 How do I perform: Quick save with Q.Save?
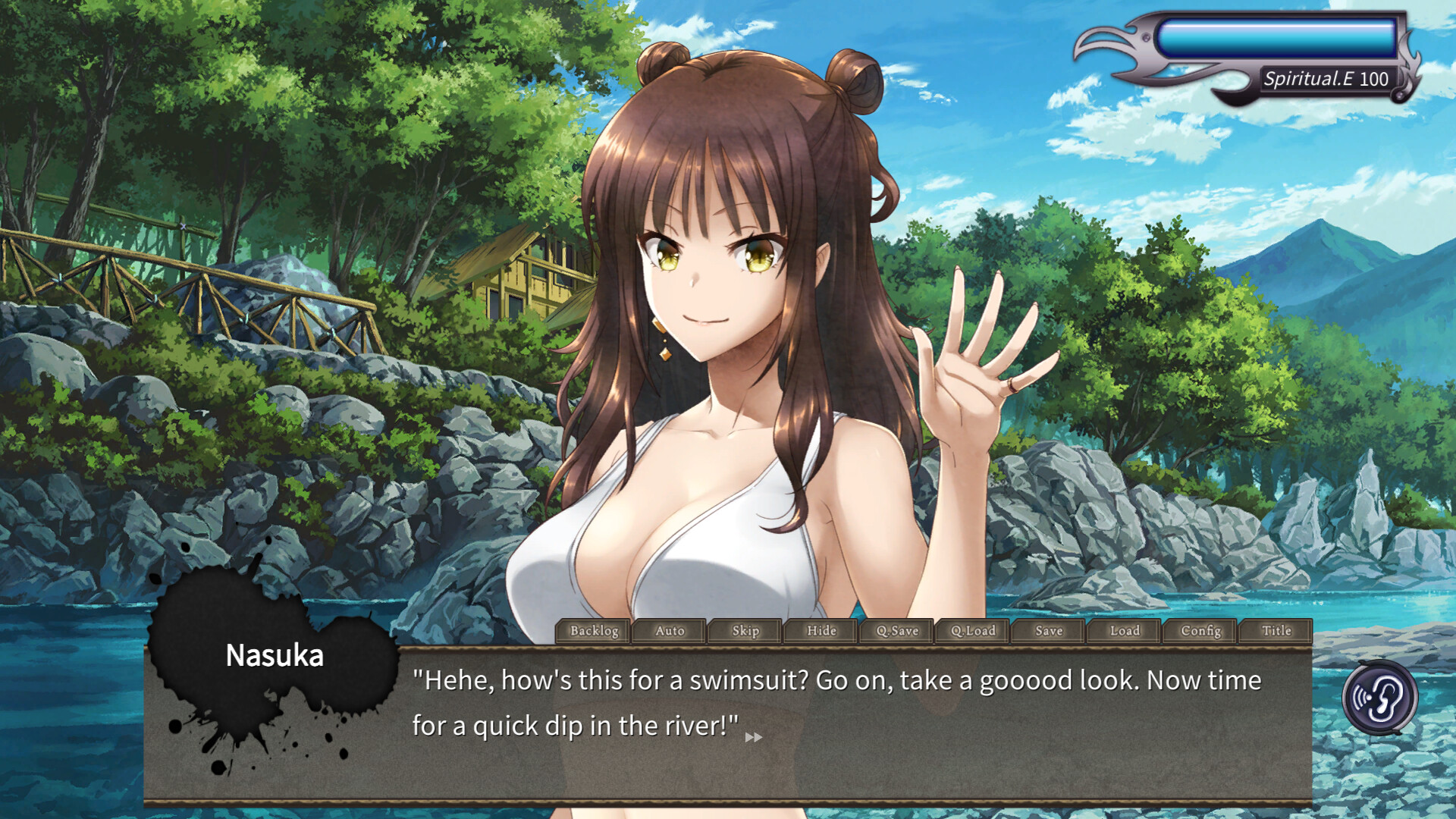pos(897,631)
